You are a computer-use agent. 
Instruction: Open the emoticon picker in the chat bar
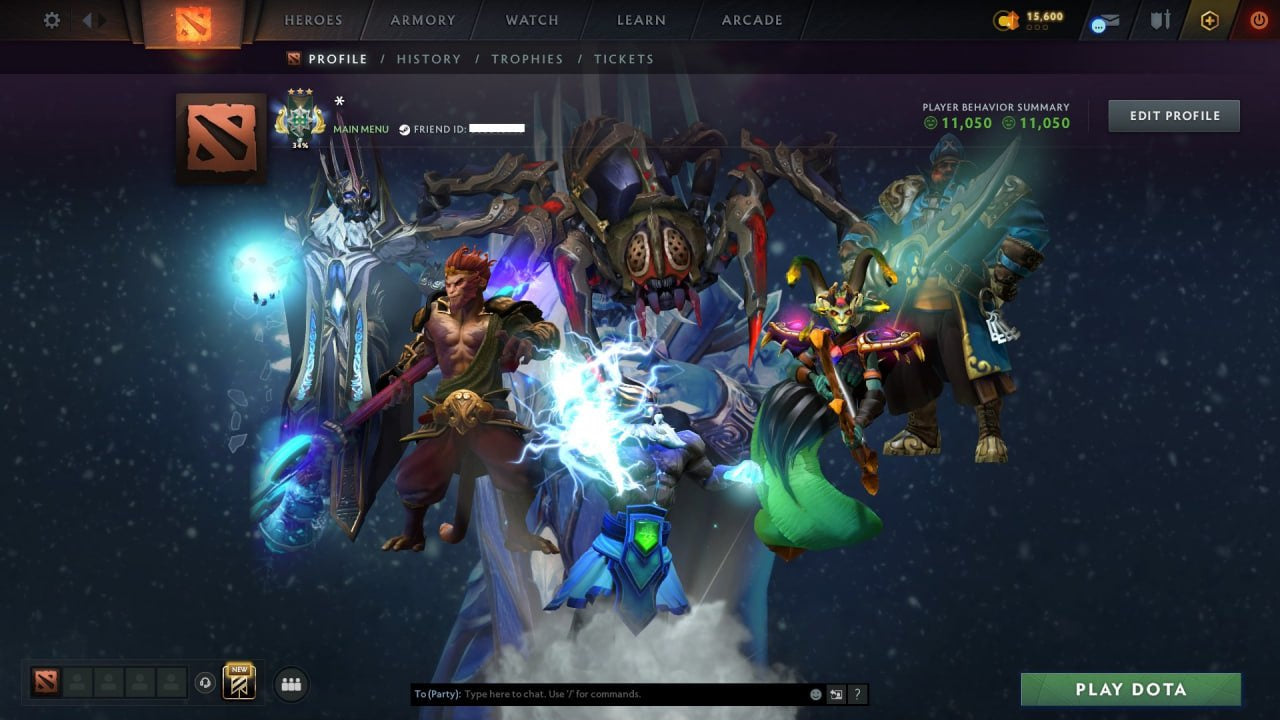815,693
